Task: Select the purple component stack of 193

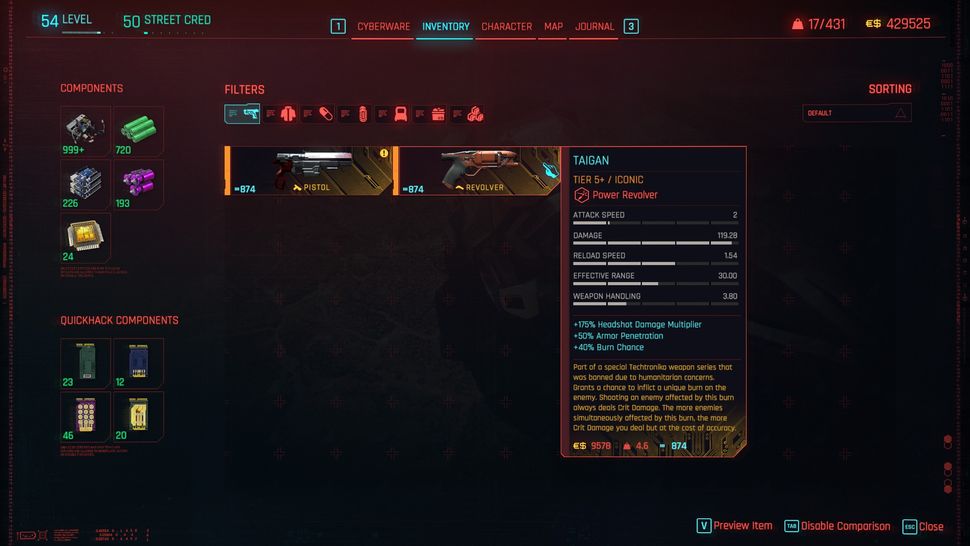Action: [x=138, y=182]
